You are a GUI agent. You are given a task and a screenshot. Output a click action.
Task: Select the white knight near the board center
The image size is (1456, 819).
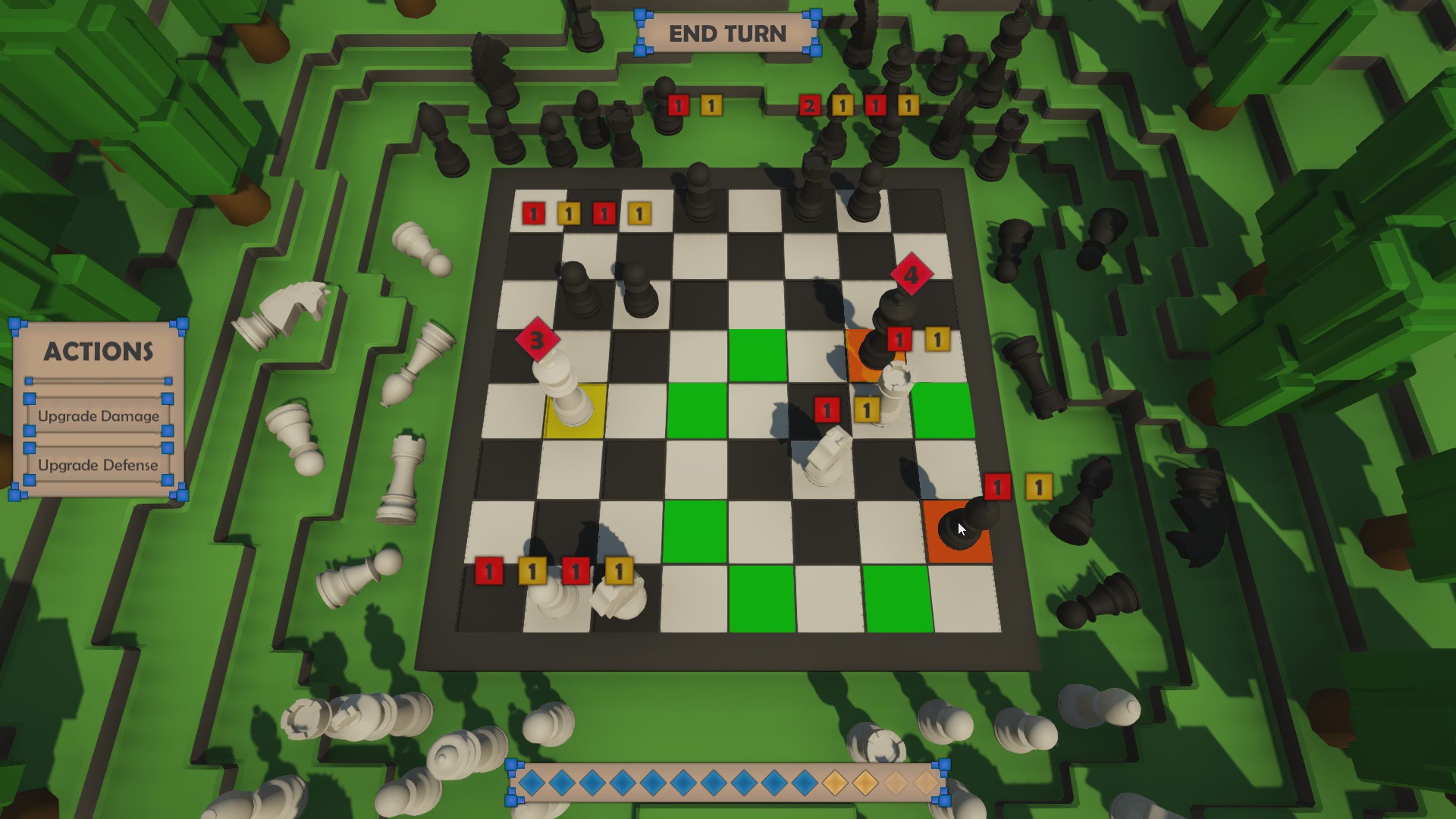click(827, 455)
